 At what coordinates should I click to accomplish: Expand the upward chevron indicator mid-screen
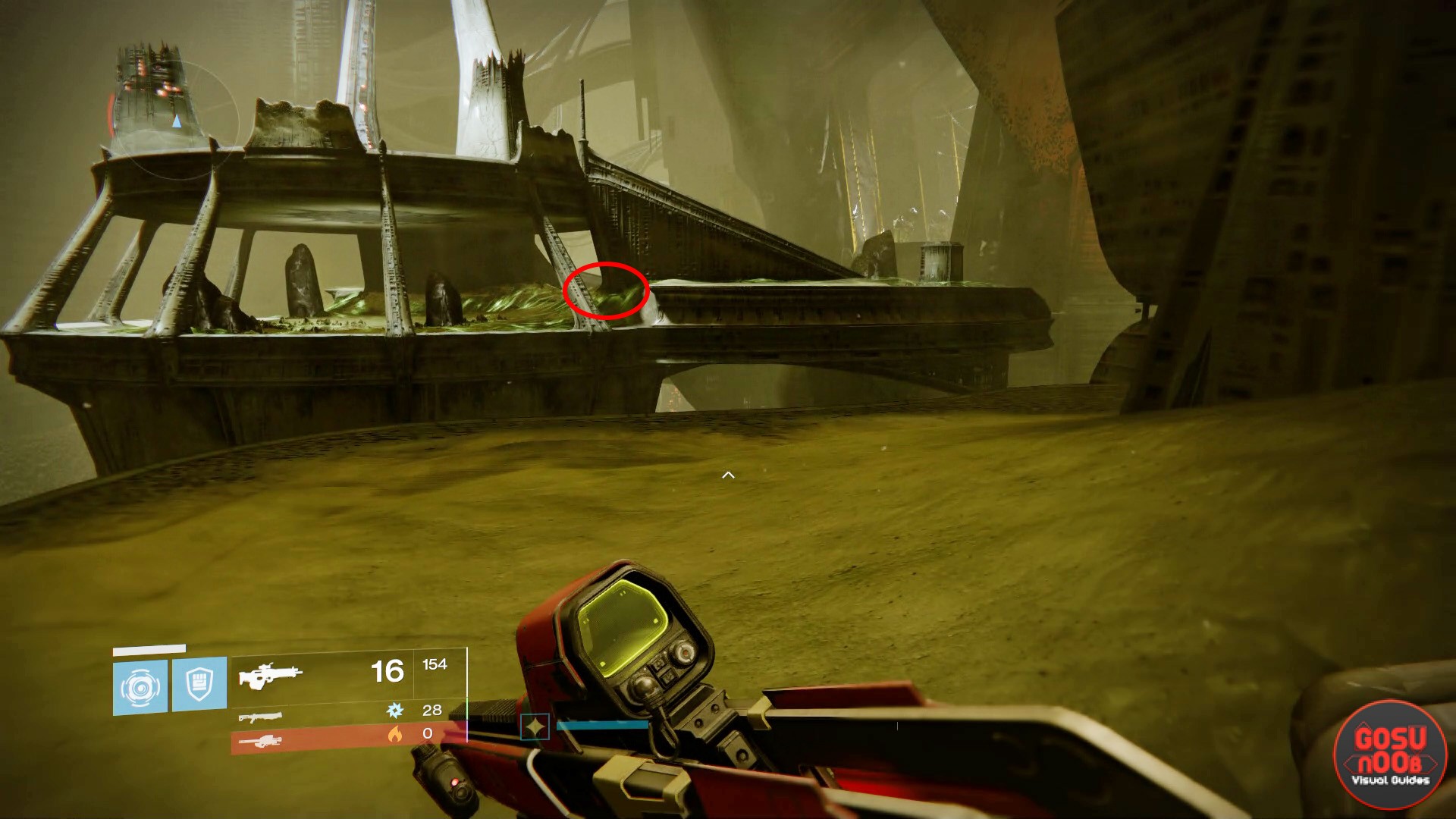pos(728,474)
